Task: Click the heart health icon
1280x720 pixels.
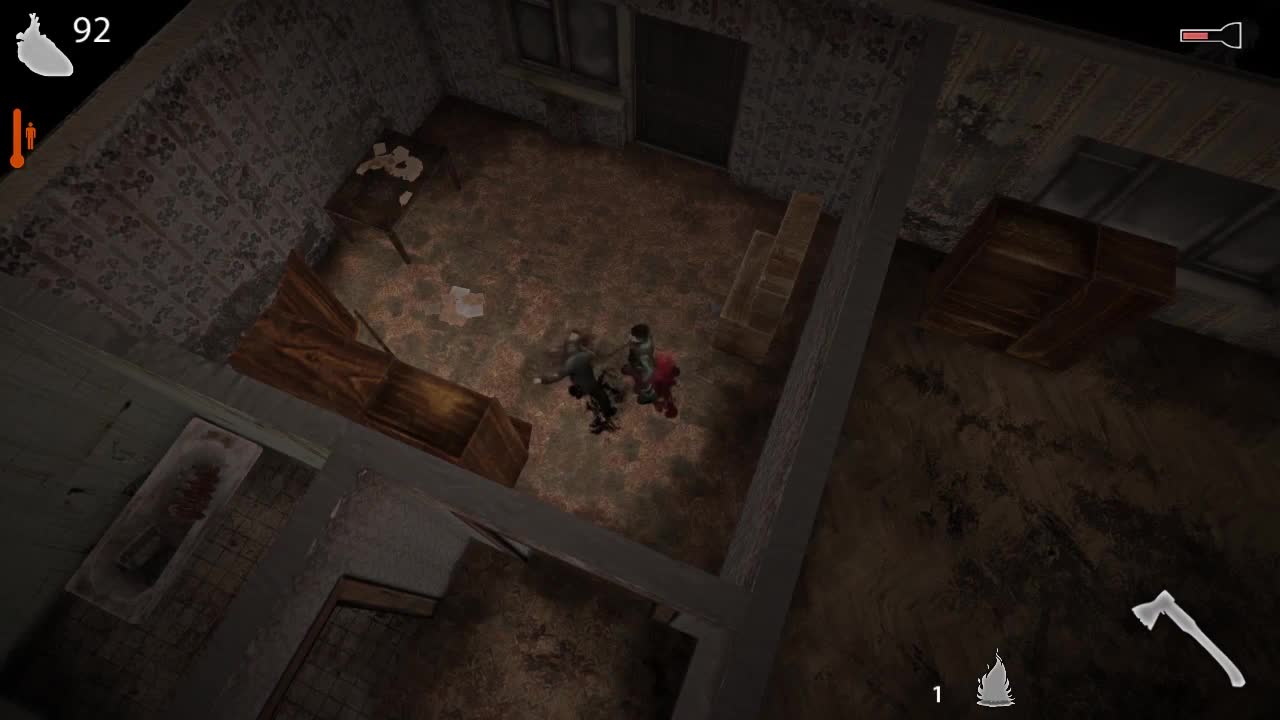Action: point(42,47)
